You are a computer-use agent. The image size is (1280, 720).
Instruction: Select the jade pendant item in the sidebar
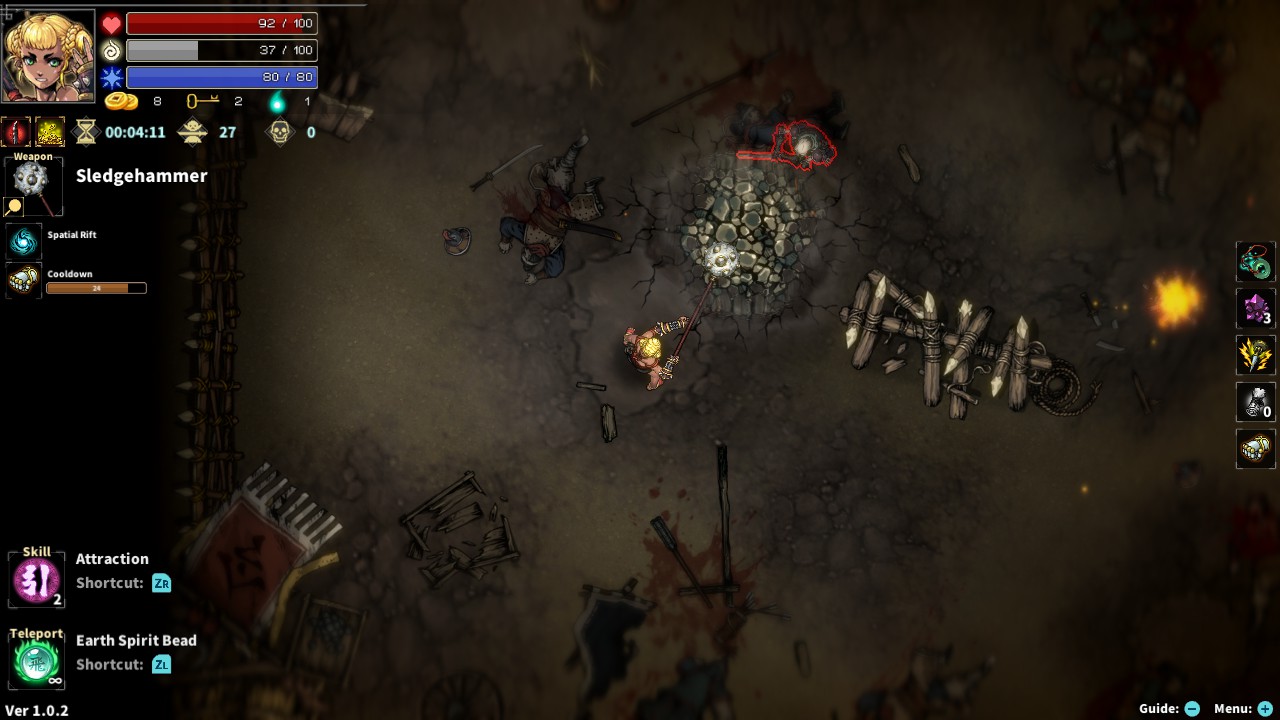tap(1255, 261)
